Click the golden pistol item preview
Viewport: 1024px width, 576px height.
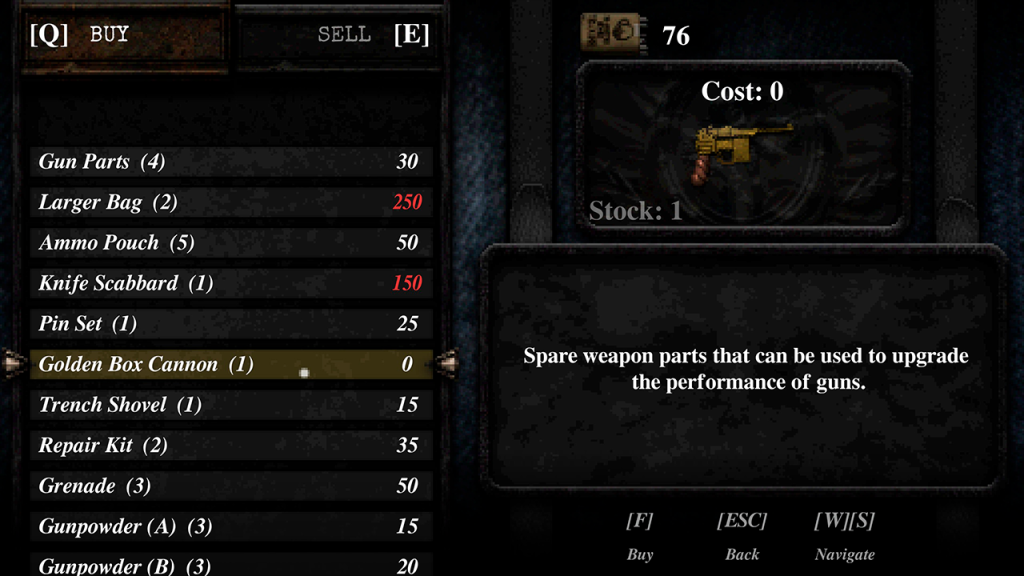coord(740,152)
